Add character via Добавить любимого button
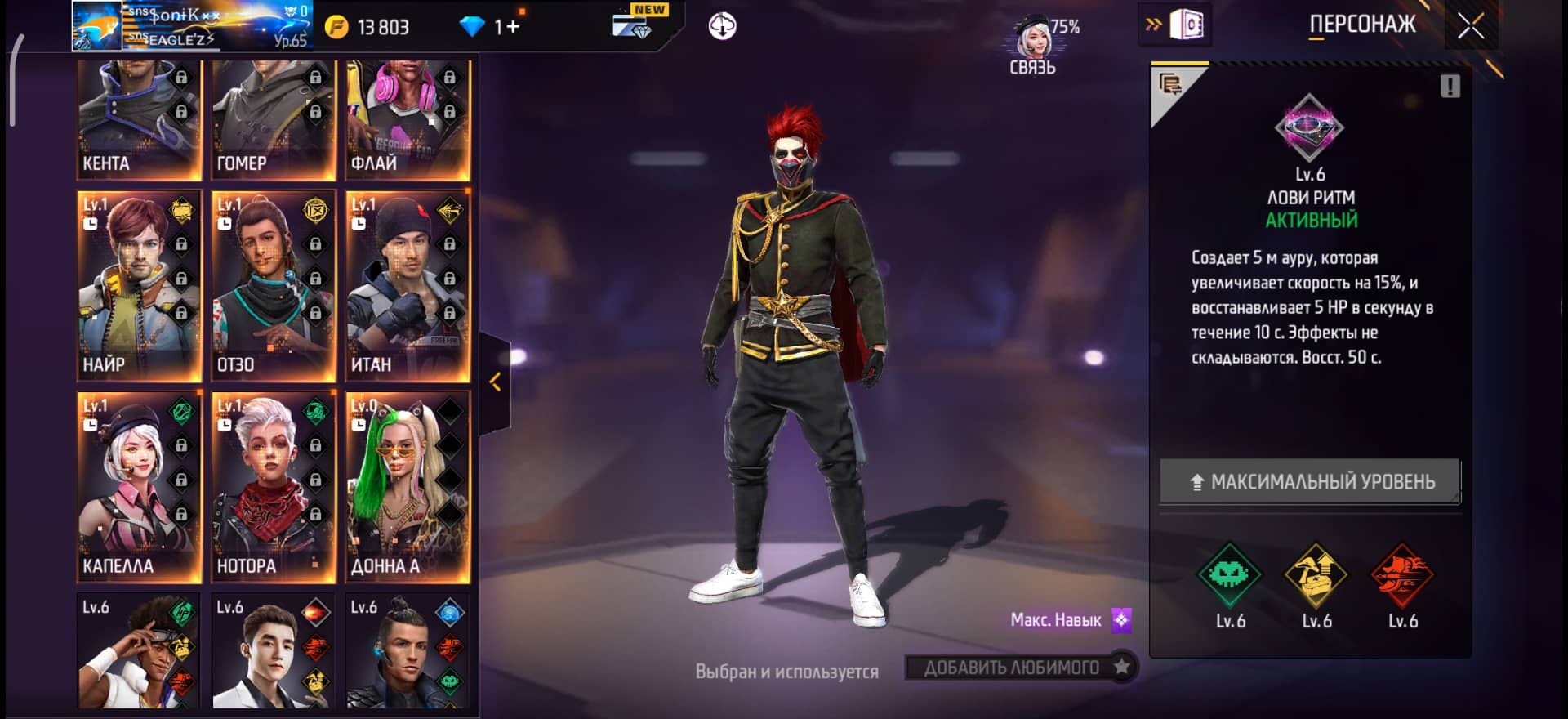 click(x=1021, y=668)
